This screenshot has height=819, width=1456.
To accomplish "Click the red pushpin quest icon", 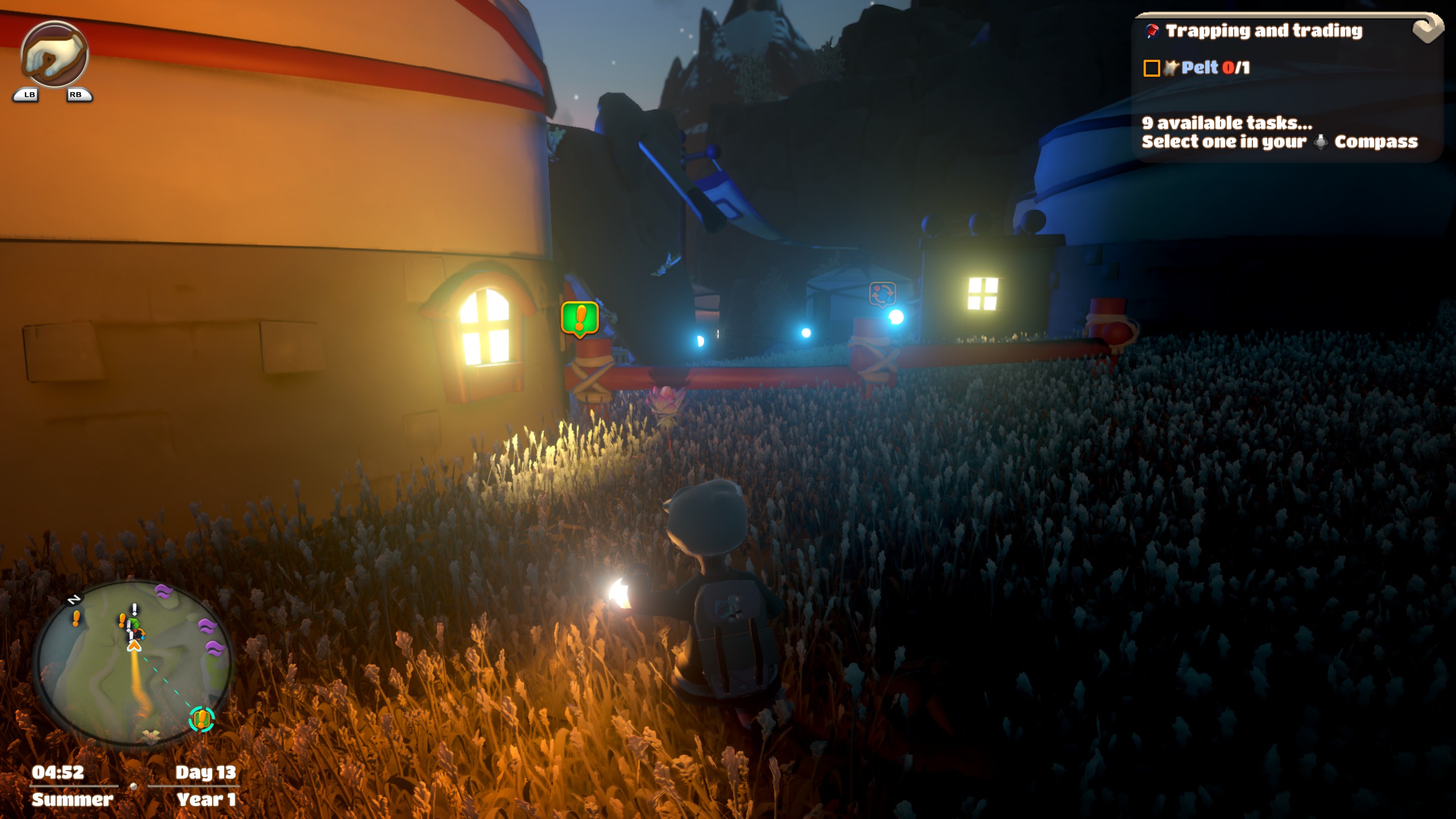I will [1152, 31].
